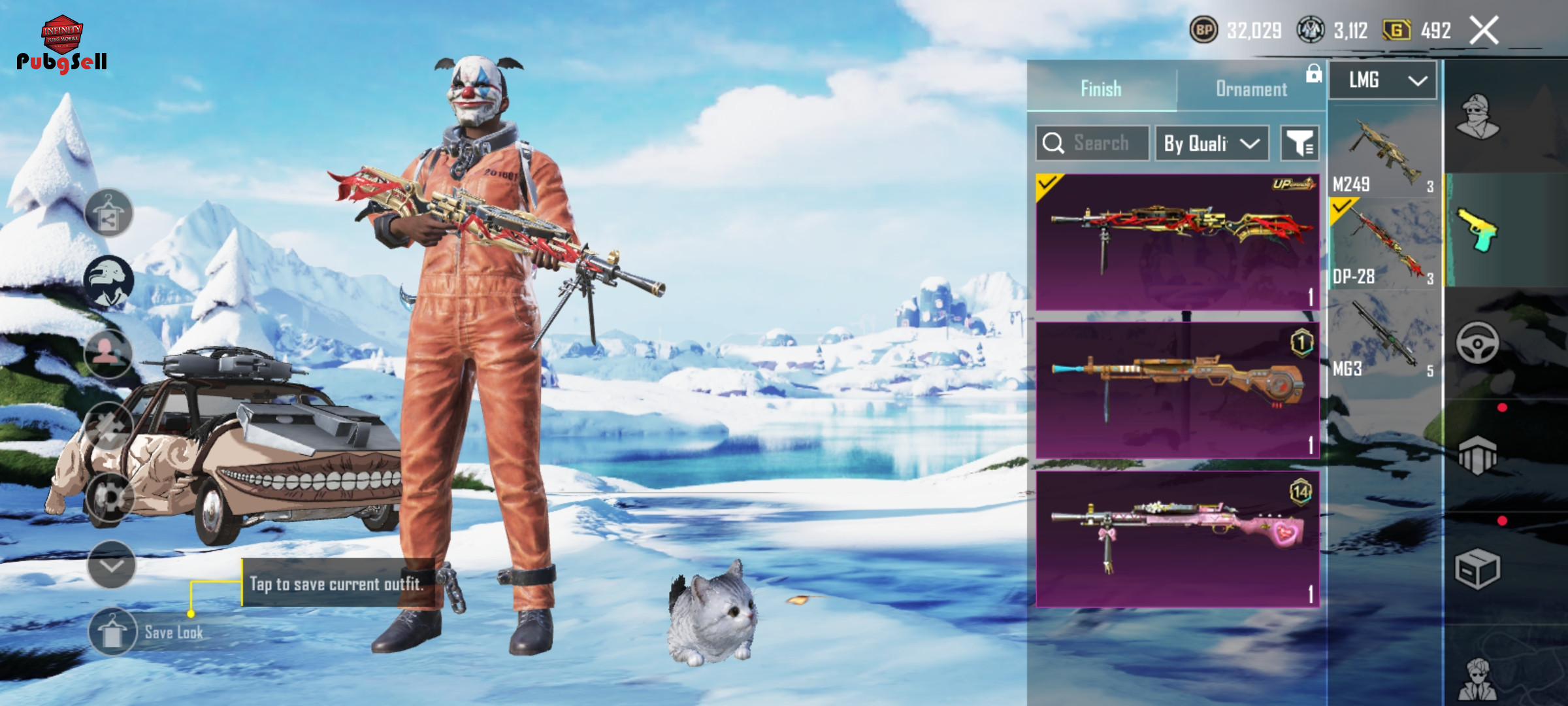Viewport: 1568px width, 706px height.
Task: Select the red and gold DP-28 skin
Action: [1177, 241]
